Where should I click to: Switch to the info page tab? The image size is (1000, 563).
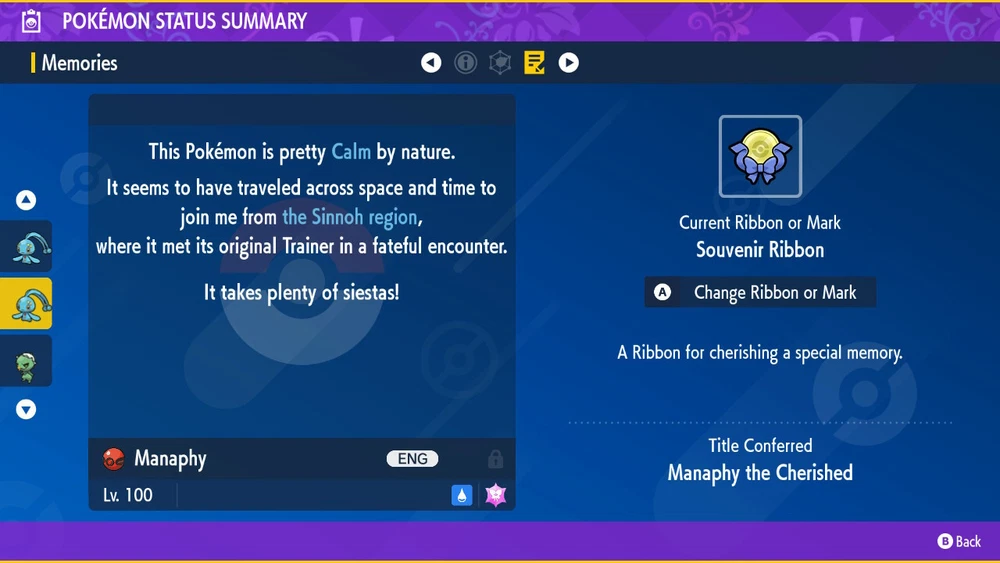click(465, 63)
